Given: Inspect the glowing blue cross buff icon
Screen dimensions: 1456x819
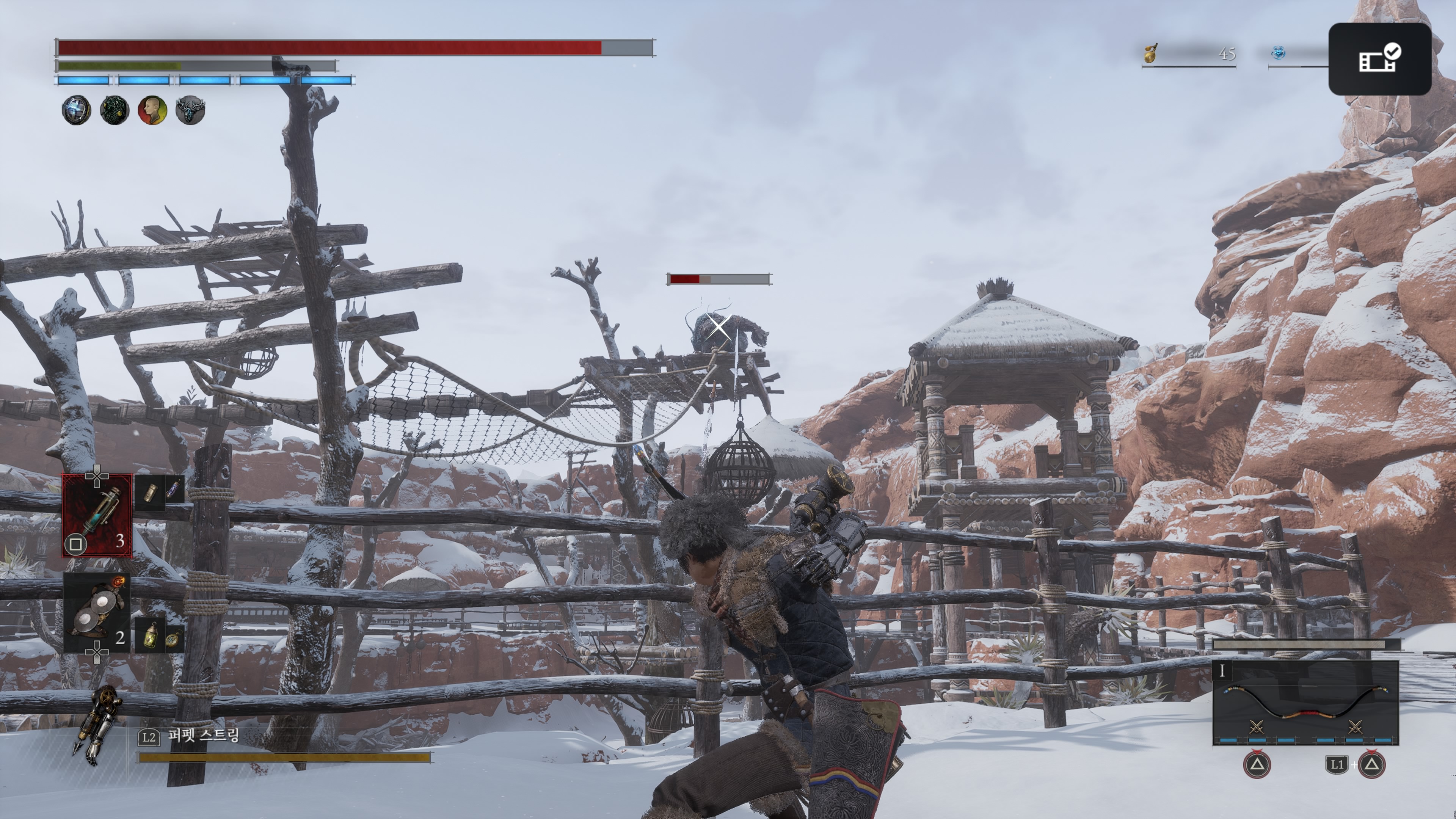Looking at the screenshot, I should (x=76, y=110).
